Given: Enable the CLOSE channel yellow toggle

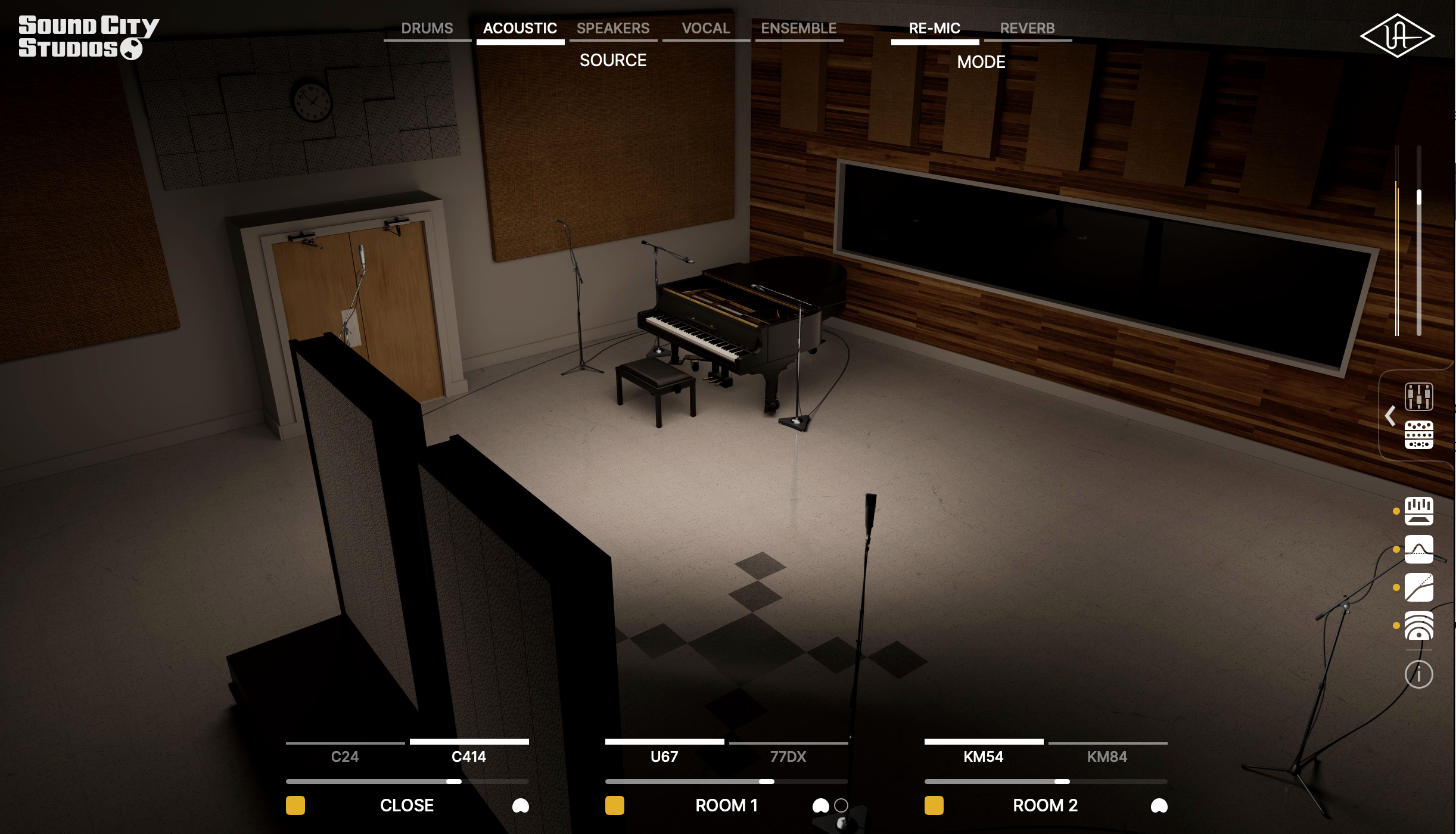Looking at the screenshot, I should 295,805.
